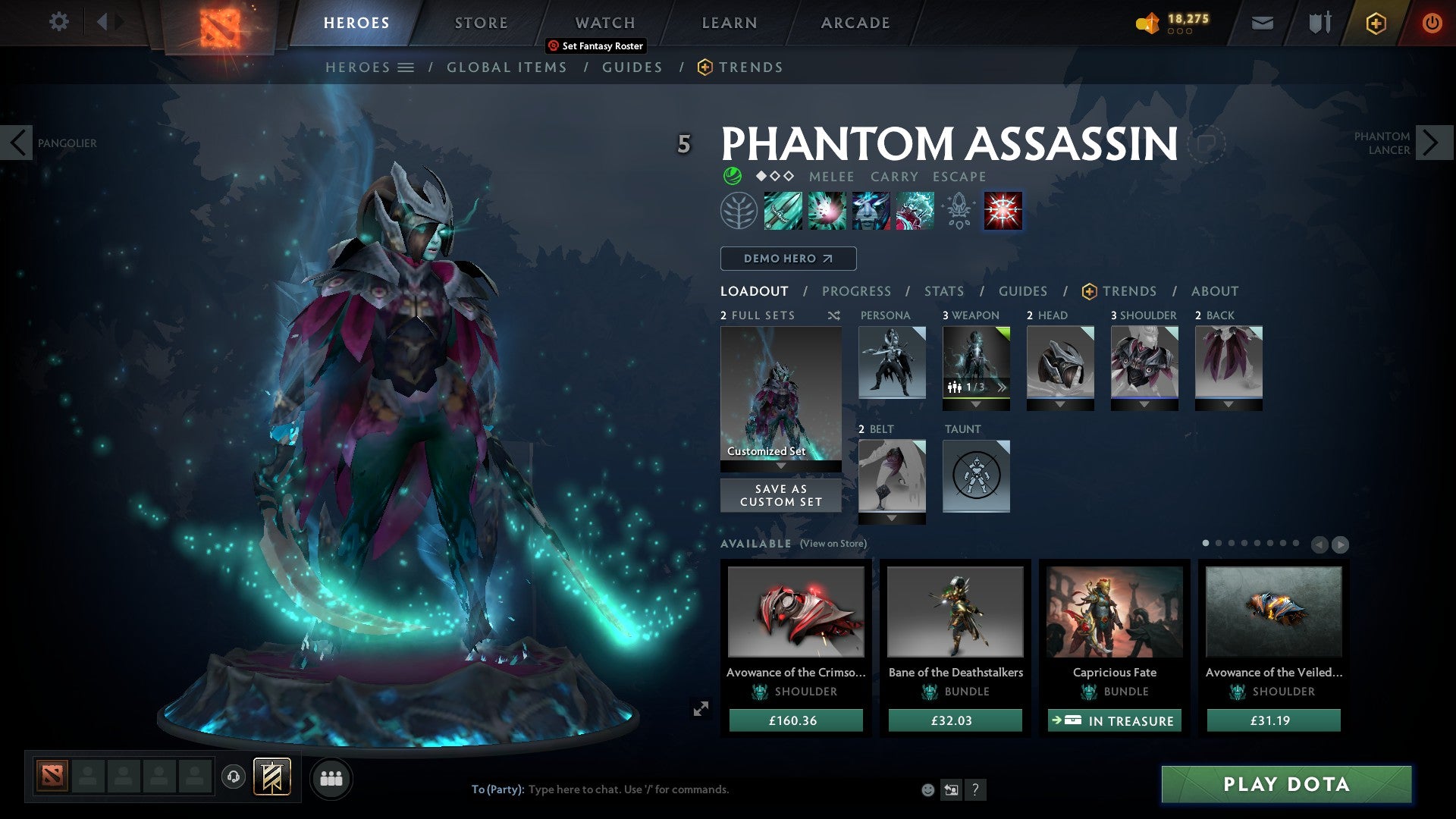
Task: Switch to the STATS tab
Action: [x=943, y=290]
